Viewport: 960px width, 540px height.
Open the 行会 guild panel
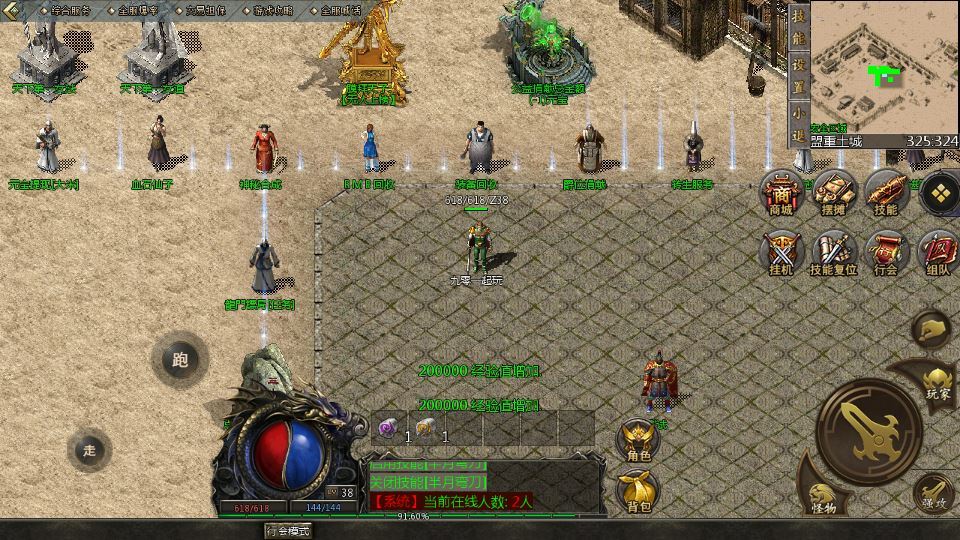(x=885, y=253)
